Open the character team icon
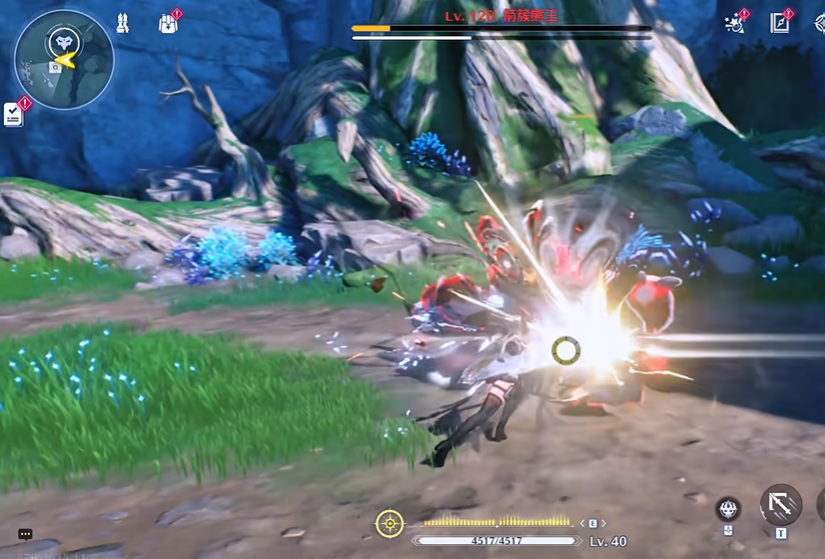Image resolution: width=825 pixels, height=559 pixels. click(x=123, y=22)
